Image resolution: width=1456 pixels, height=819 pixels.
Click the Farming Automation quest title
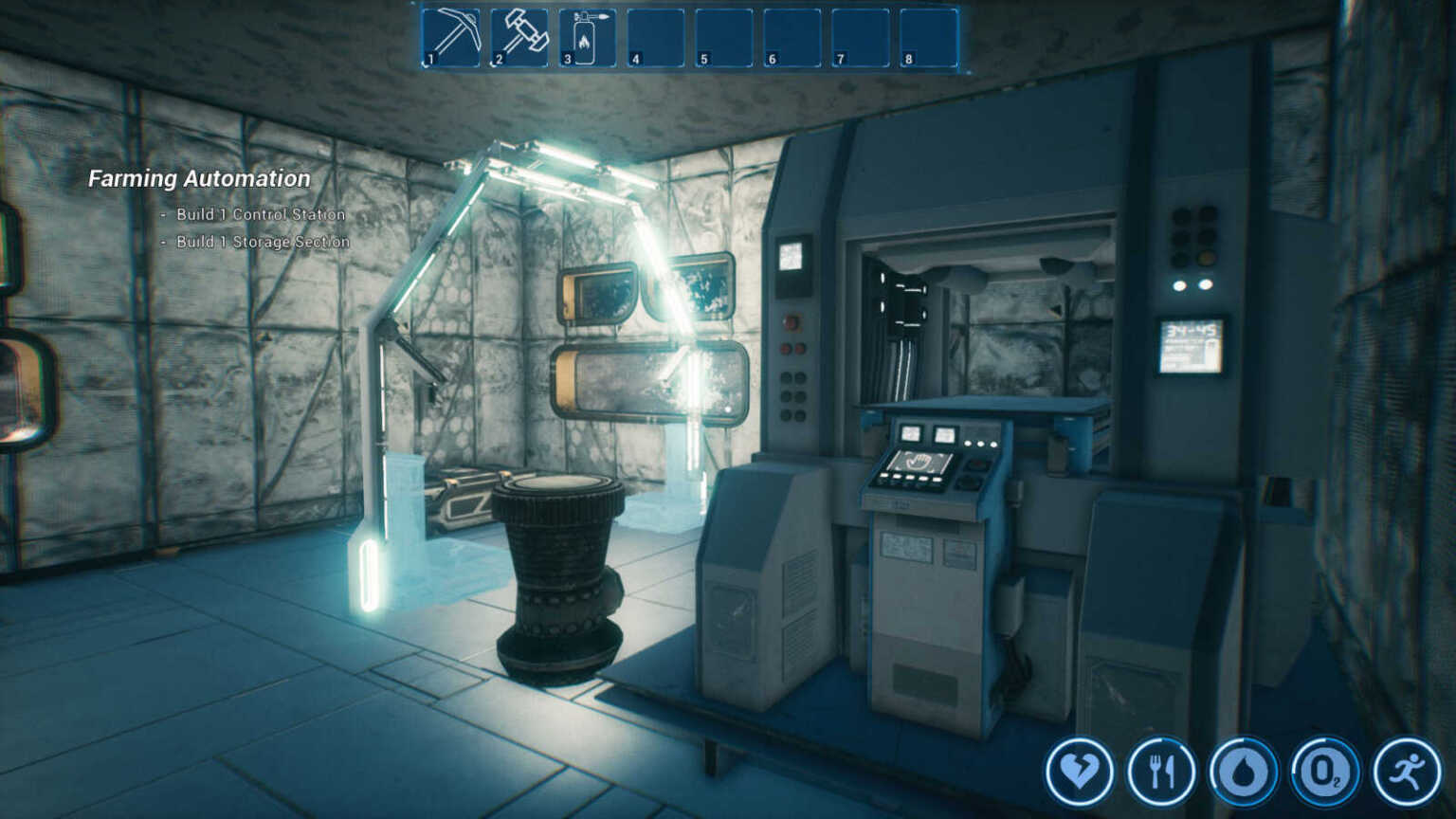coord(200,178)
